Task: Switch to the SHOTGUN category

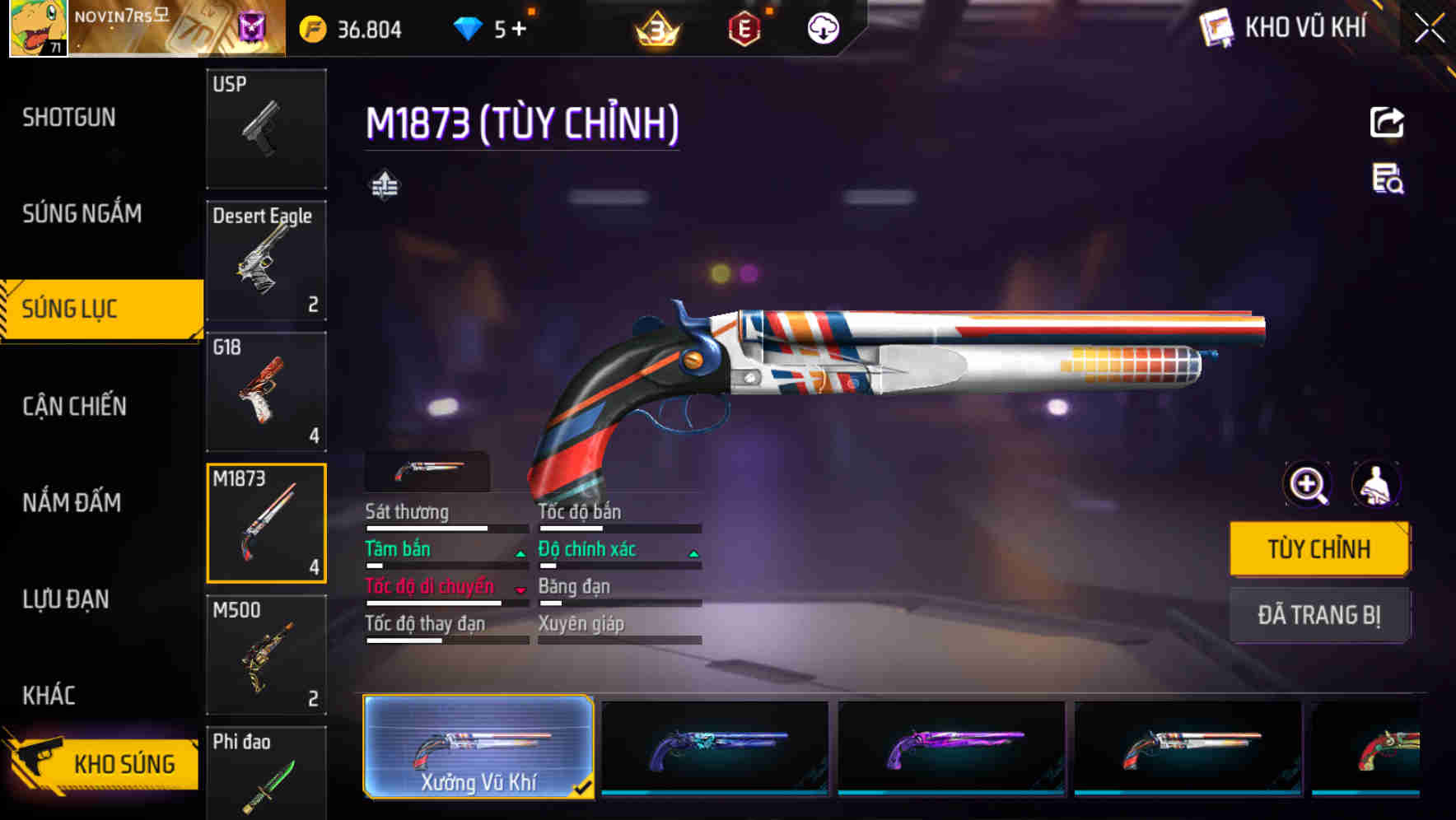Action: (69, 118)
